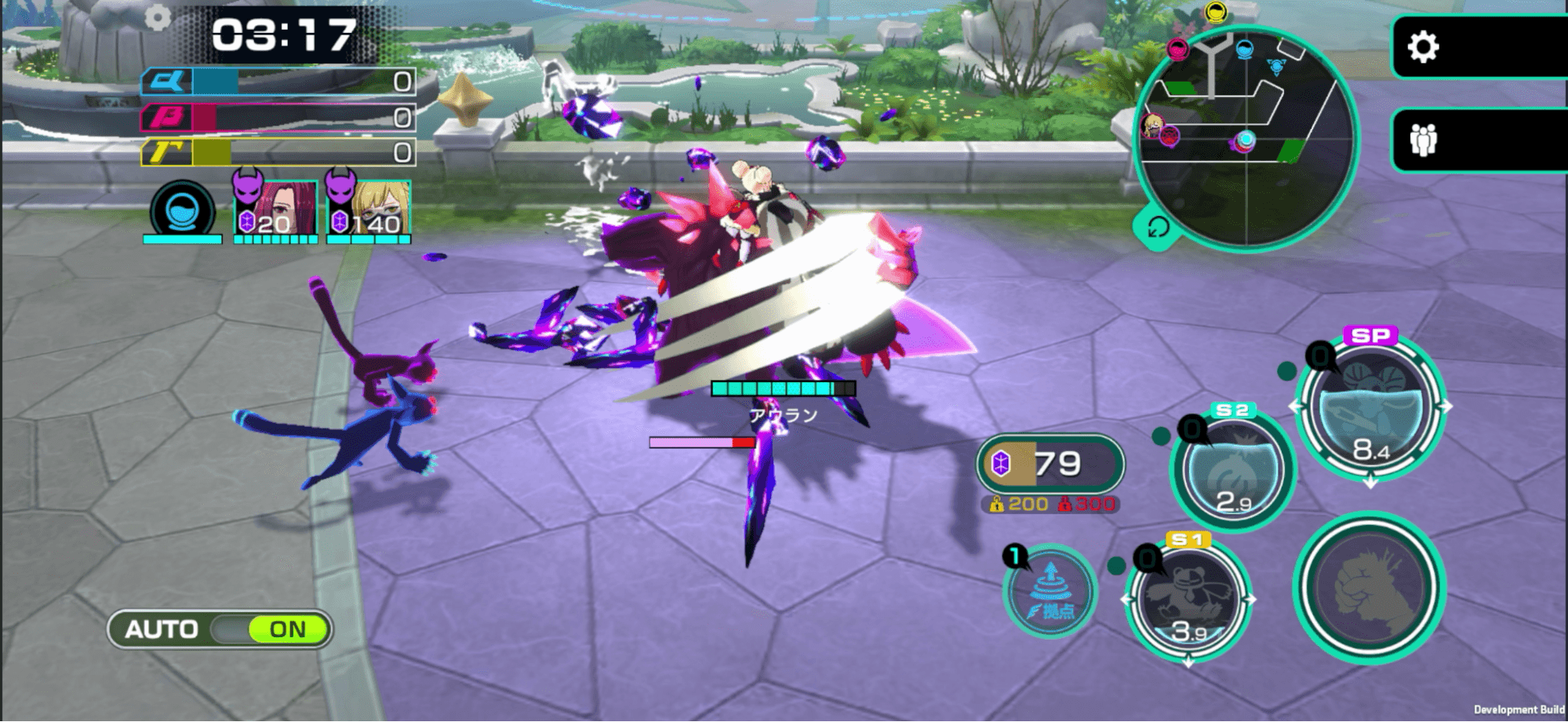1568x722 pixels.
Task: Click the small gear icon beside timer
Action: pos(158,17)
